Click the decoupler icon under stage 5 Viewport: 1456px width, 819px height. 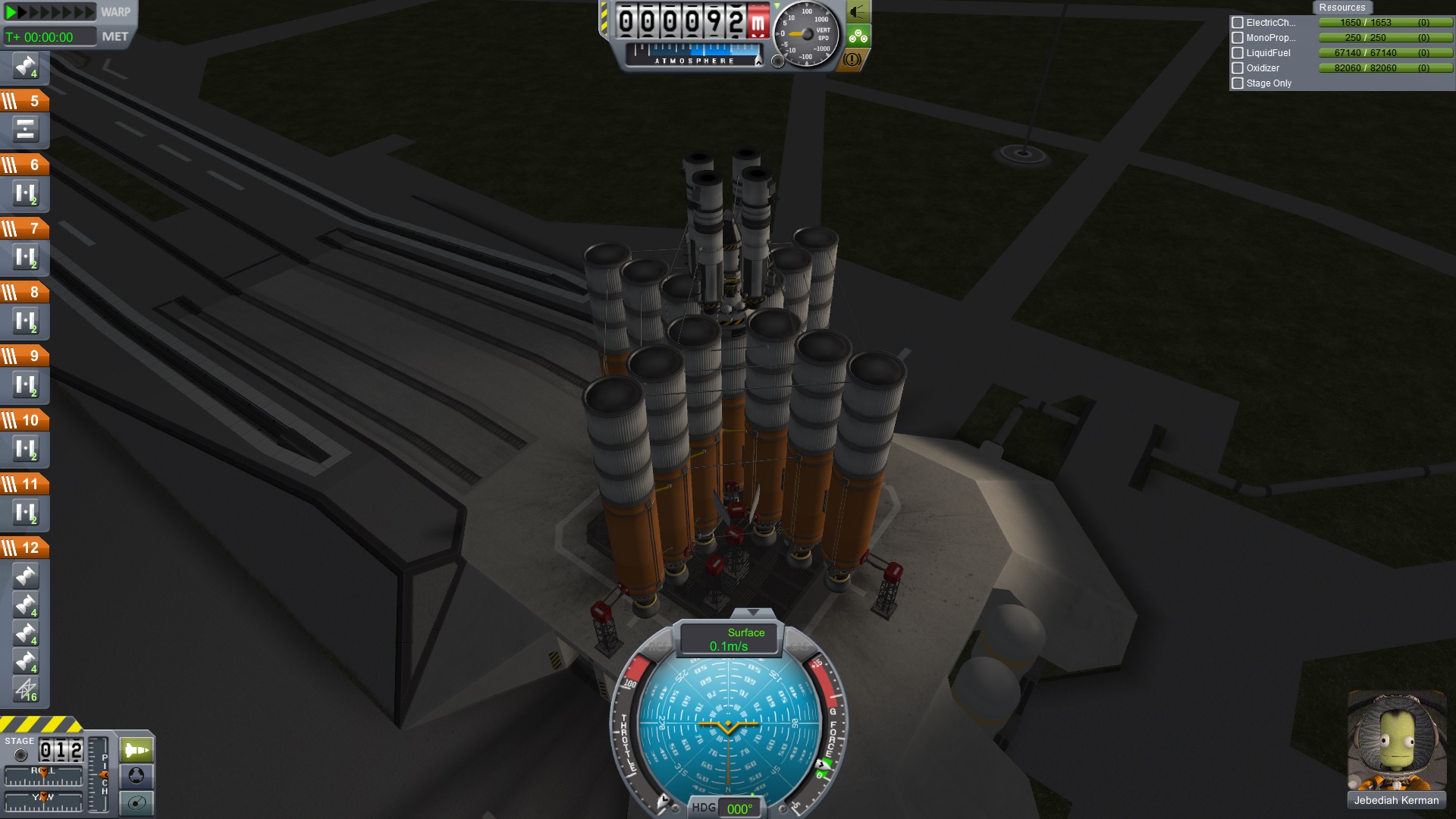point(25,130)
